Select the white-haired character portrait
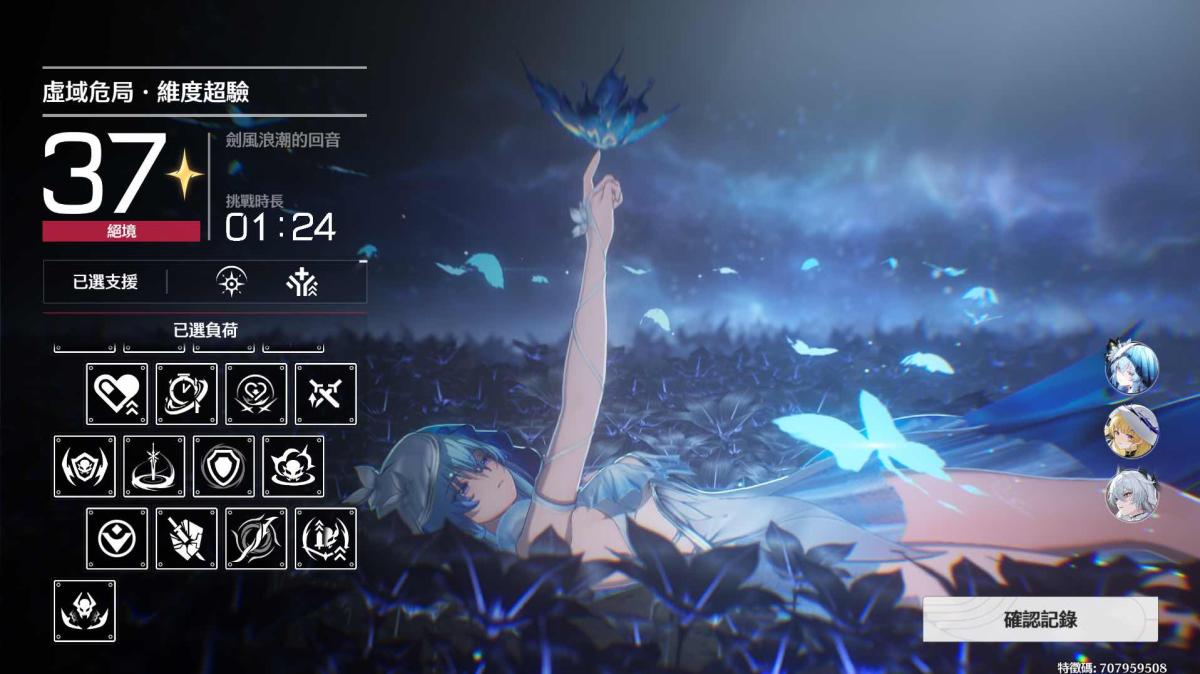 pyautogui.click(x=1131, y=496)
